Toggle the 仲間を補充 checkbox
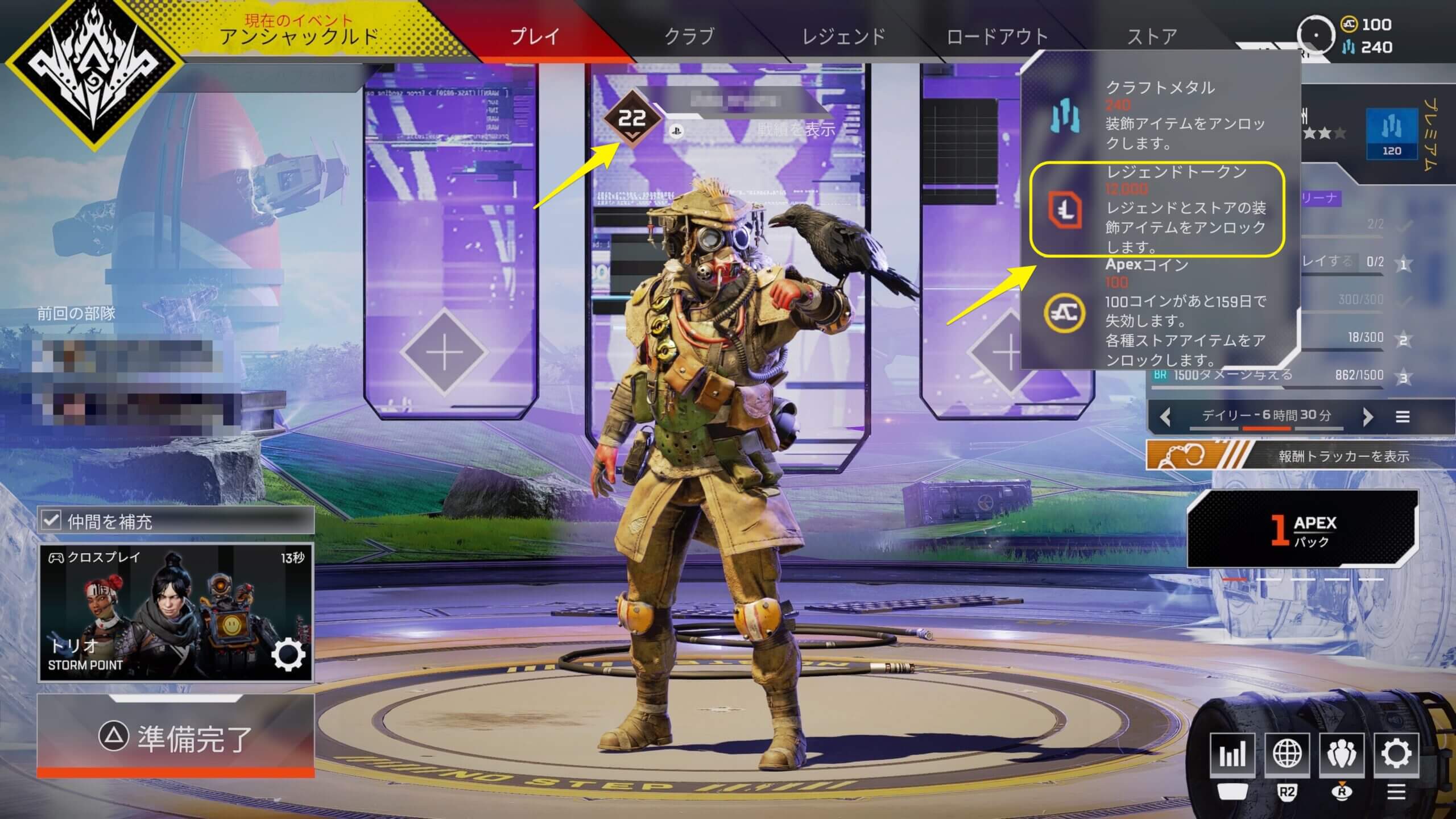 point(52,520)
